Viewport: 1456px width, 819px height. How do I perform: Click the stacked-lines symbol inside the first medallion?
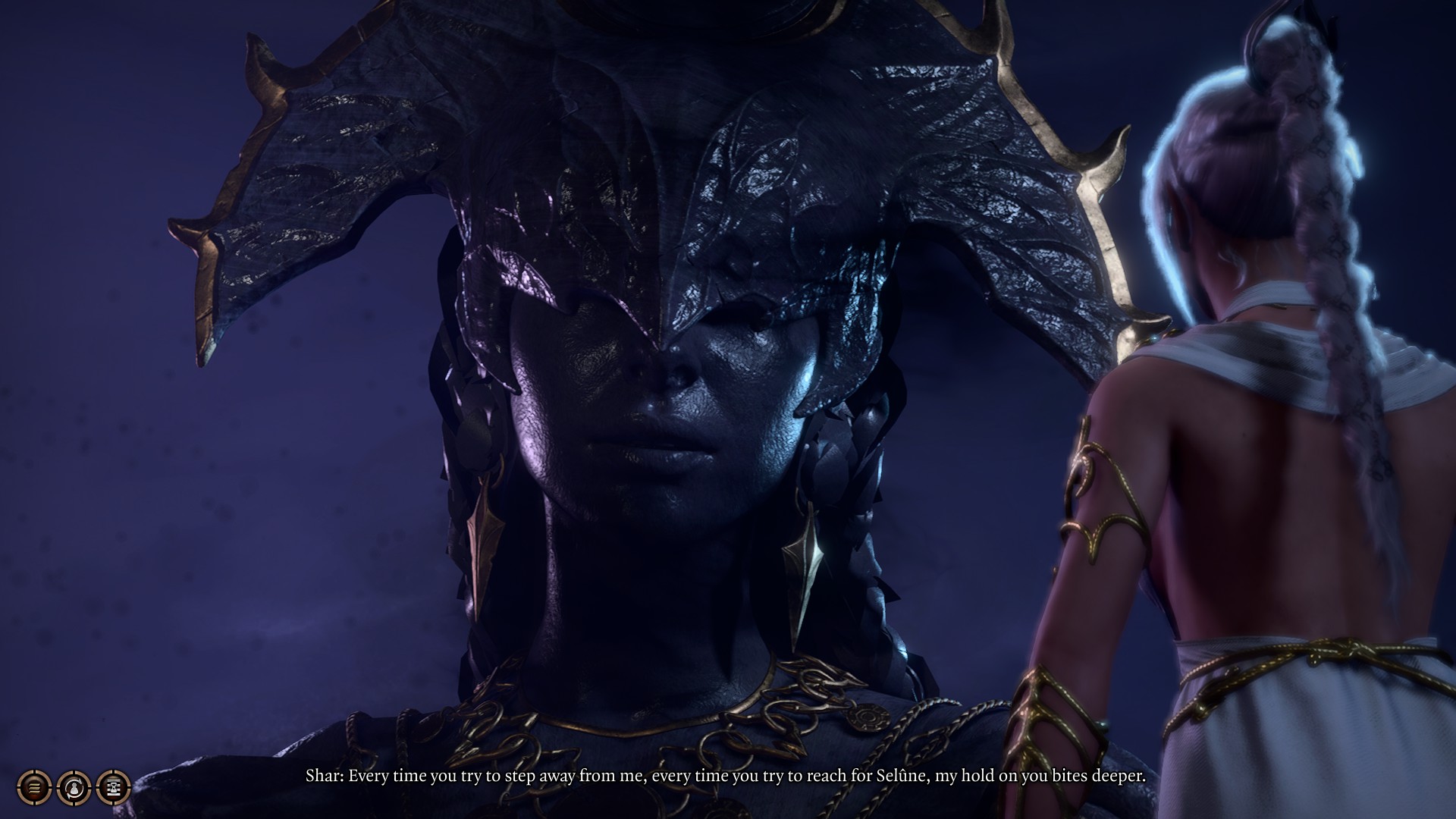coord(34,788)
